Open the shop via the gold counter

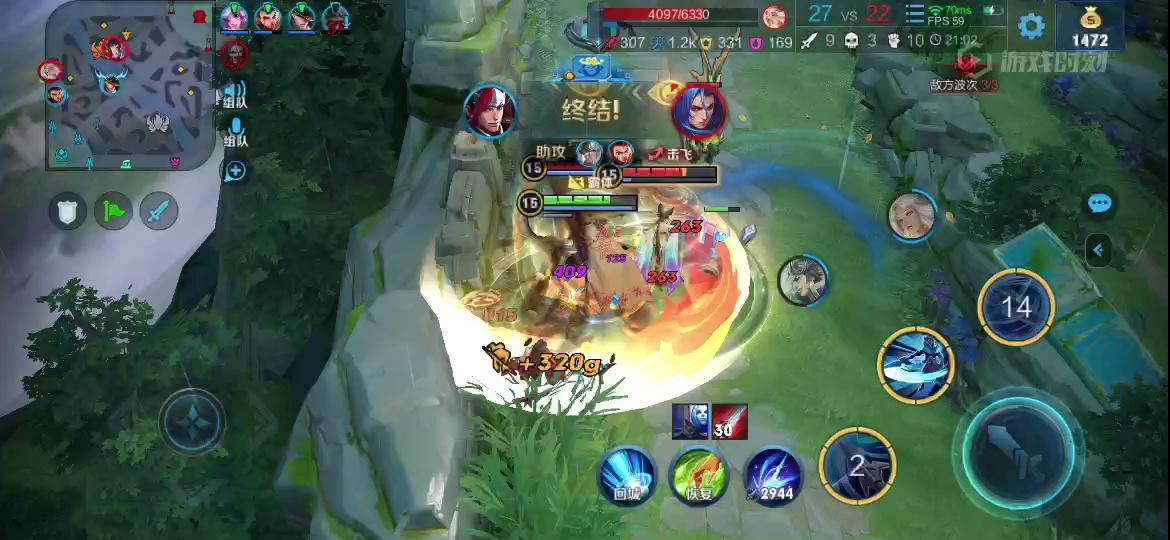click(x=1089, y=27)
